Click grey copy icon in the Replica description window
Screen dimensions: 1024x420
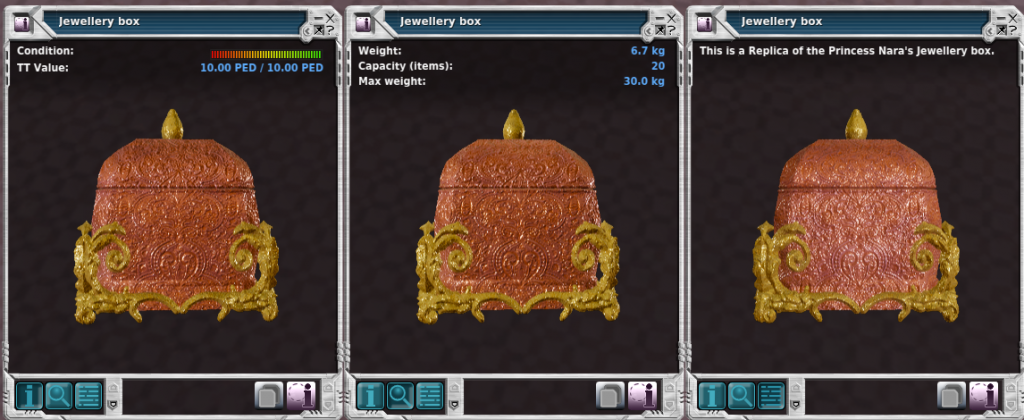point(950,394)
